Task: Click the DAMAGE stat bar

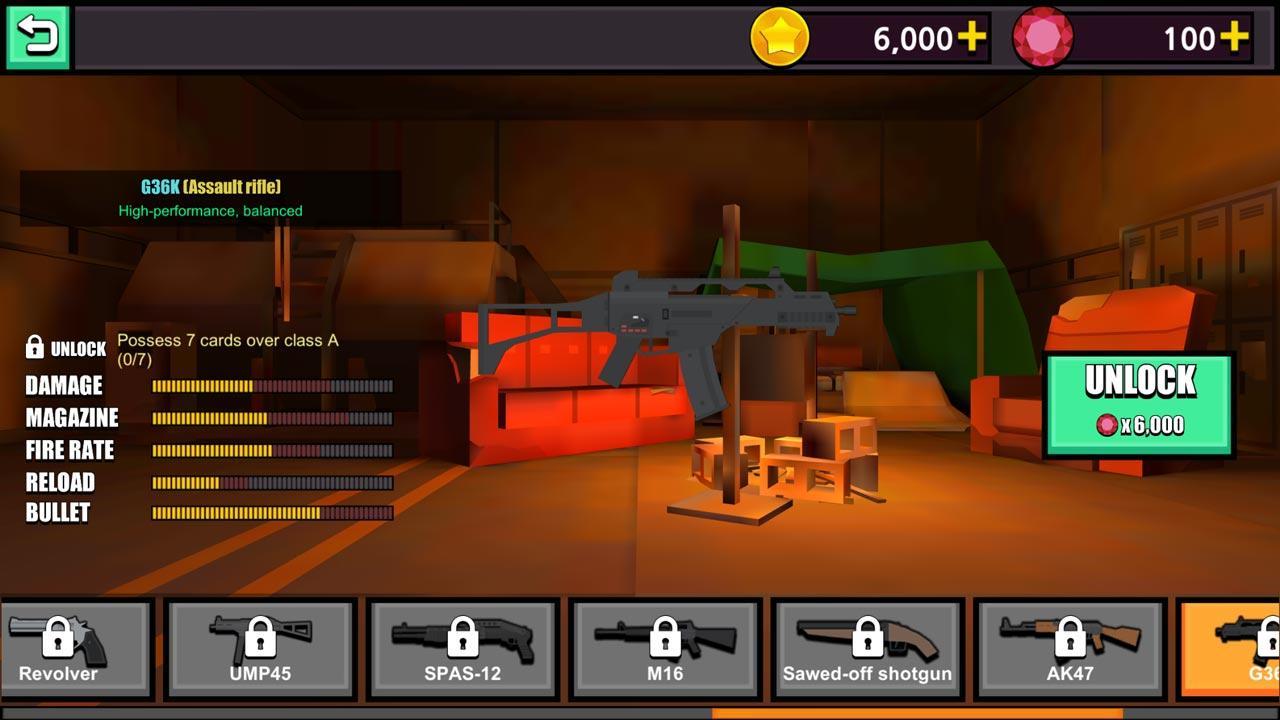Action: click(270, 386)
